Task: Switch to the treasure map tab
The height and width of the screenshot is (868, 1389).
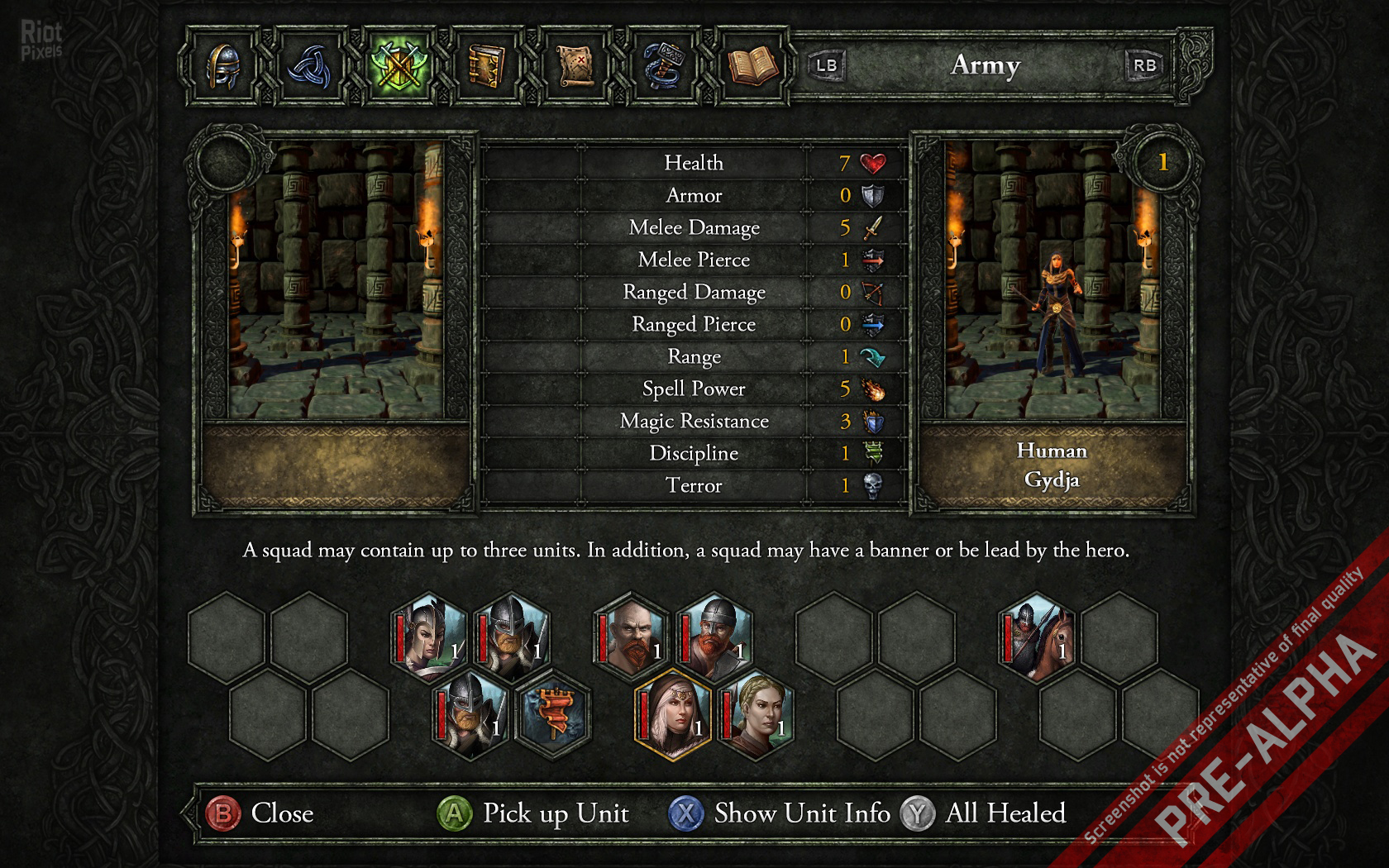Action: (x=574, y=65)
